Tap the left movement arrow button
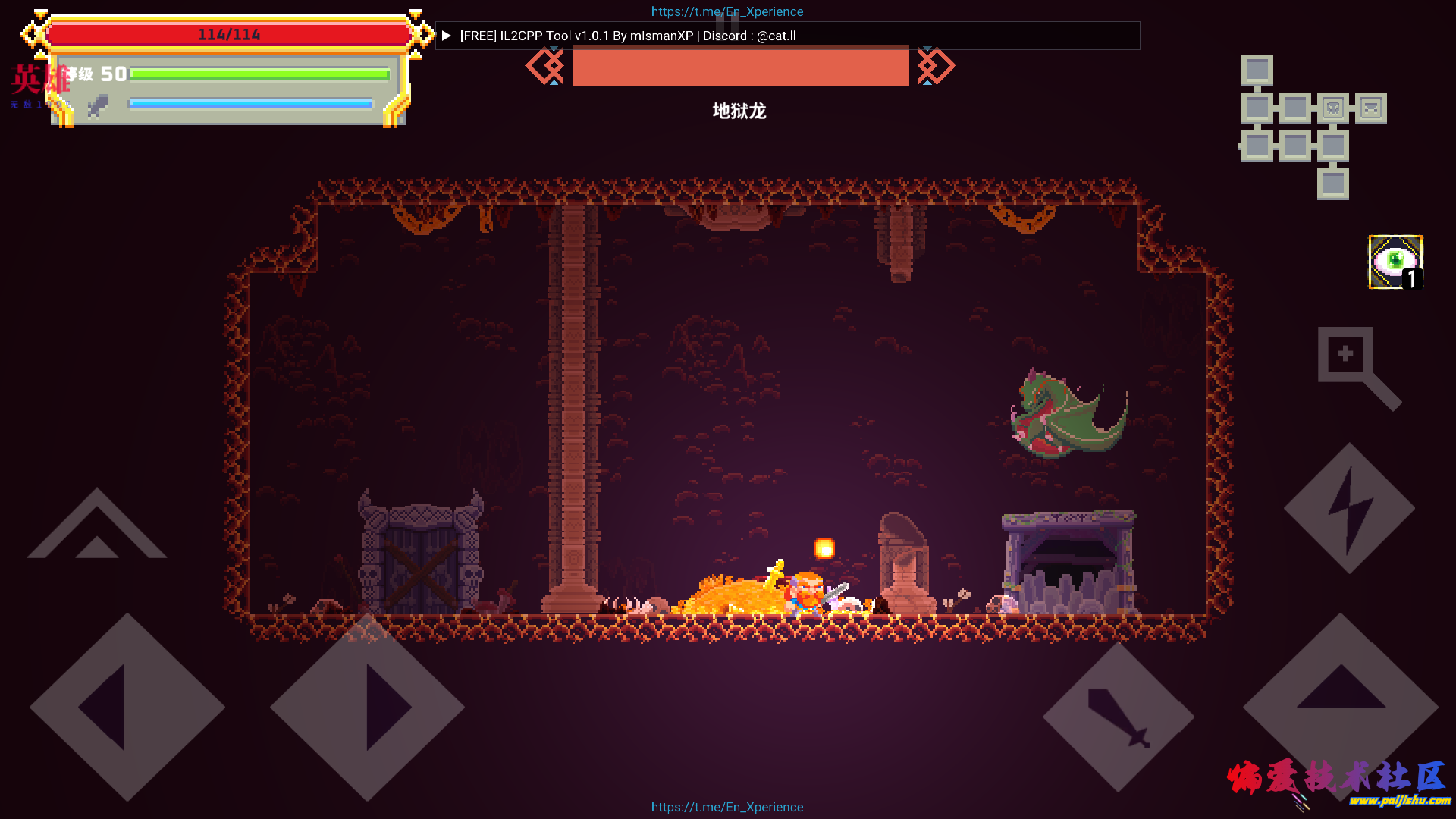 (x=127, y=707)
